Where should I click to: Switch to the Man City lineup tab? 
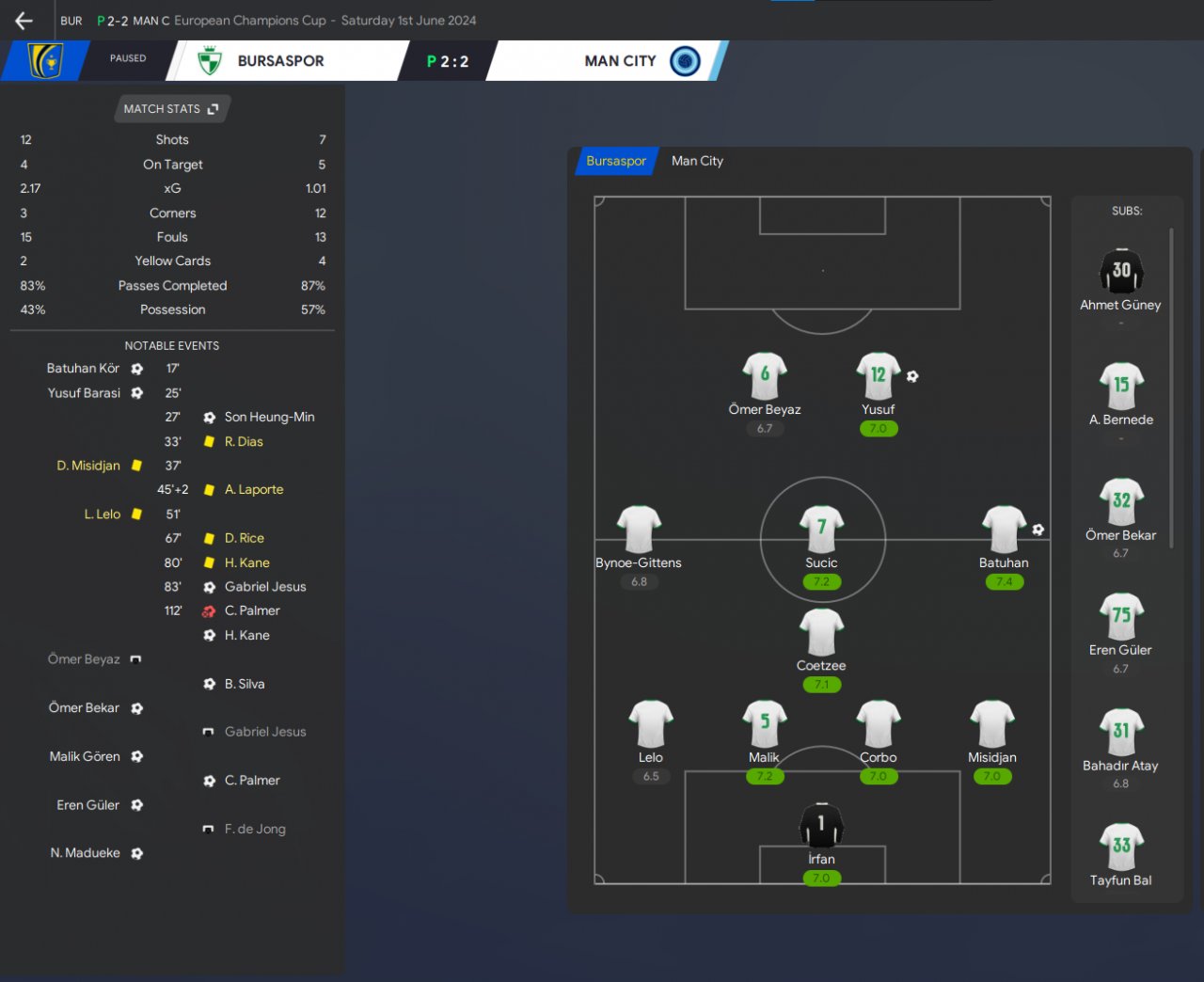[697, 161]
